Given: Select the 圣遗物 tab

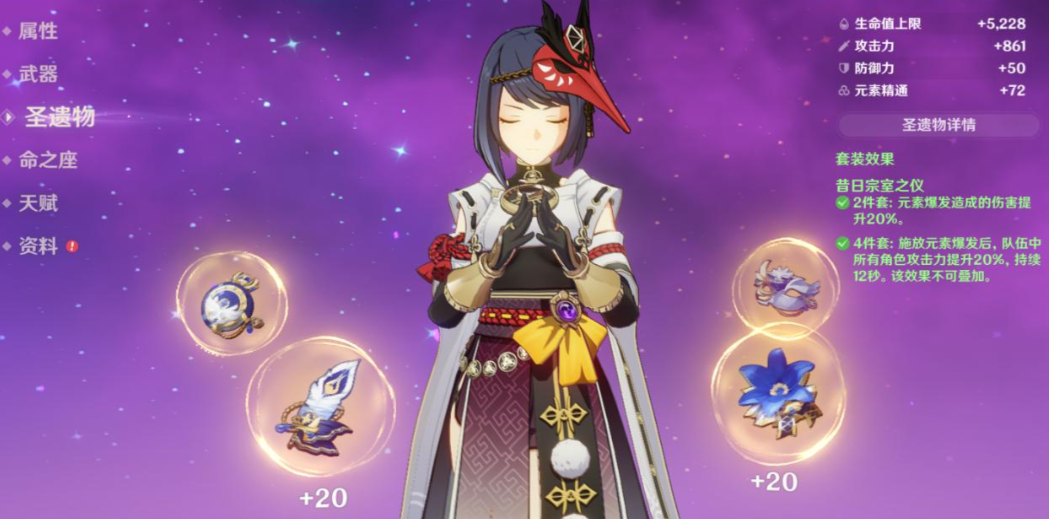Looking at the screenshot, I should (59, 117).
